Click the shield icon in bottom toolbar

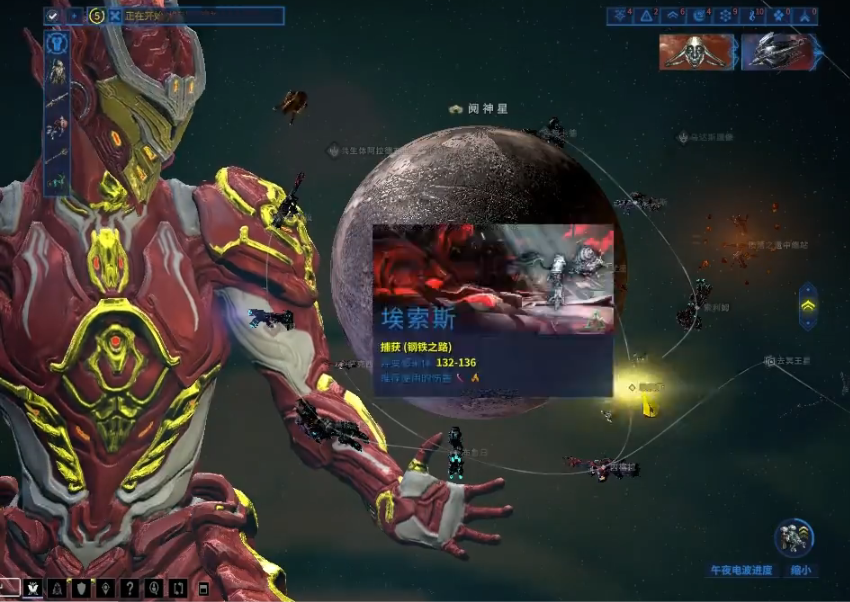(x=82, y=588)
